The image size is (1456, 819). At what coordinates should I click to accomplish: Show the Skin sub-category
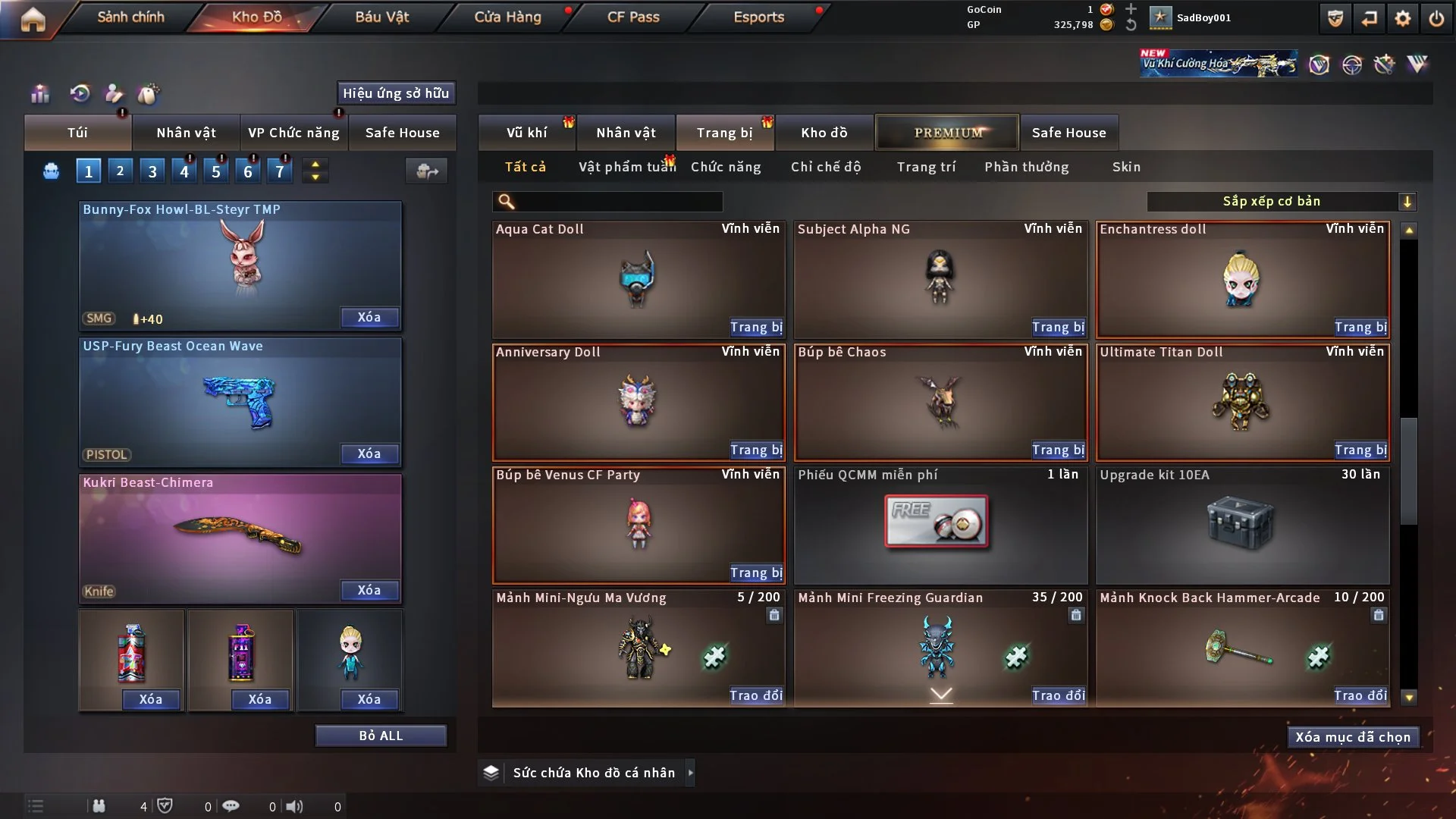[1126, 167]
